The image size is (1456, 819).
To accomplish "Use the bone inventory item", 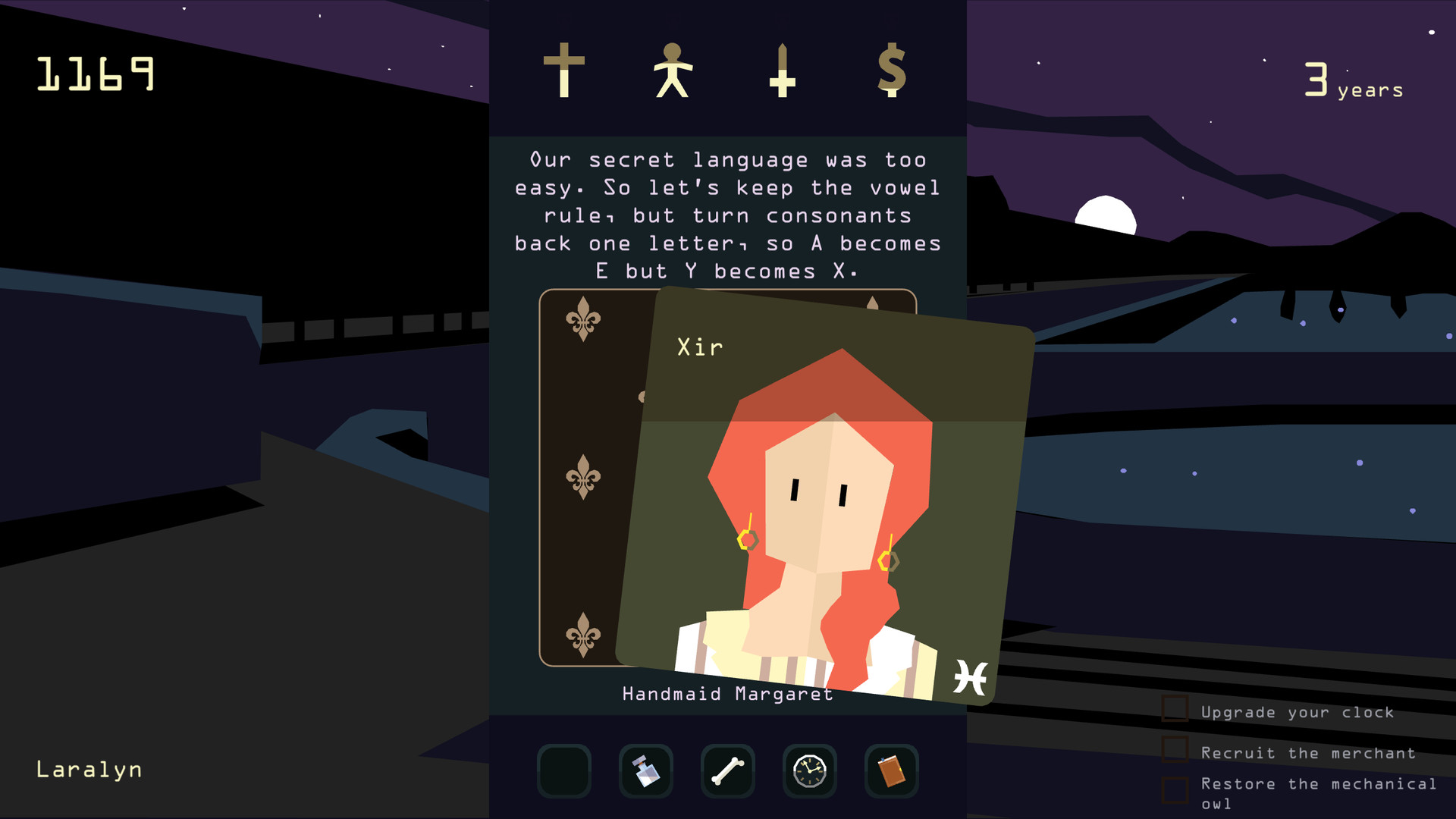I will 728,770.
